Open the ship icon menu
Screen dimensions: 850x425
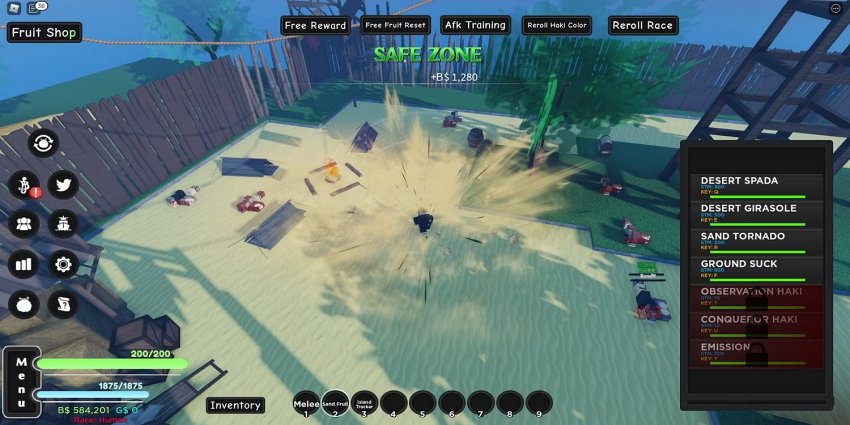click(64, 224)
